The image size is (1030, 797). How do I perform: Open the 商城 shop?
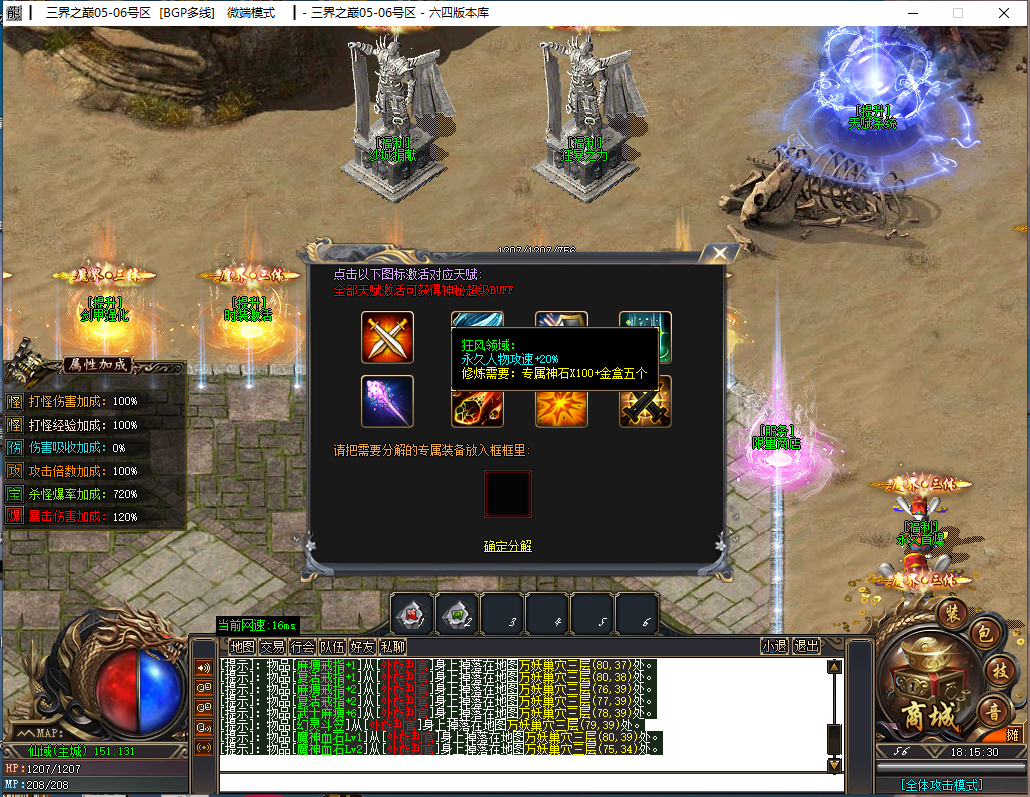tap(927, 714)
